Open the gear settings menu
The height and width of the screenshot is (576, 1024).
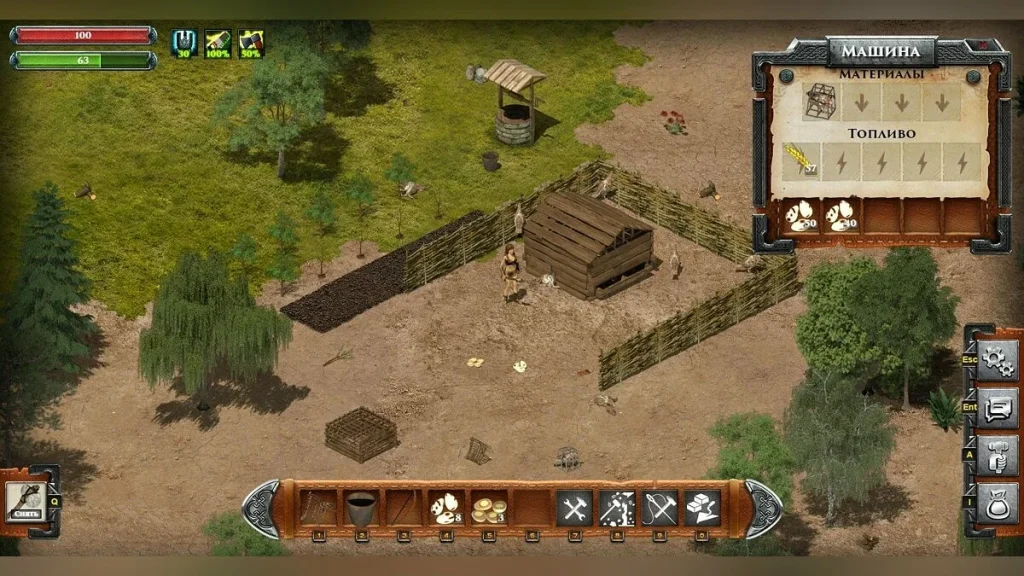tap(998, 360)
